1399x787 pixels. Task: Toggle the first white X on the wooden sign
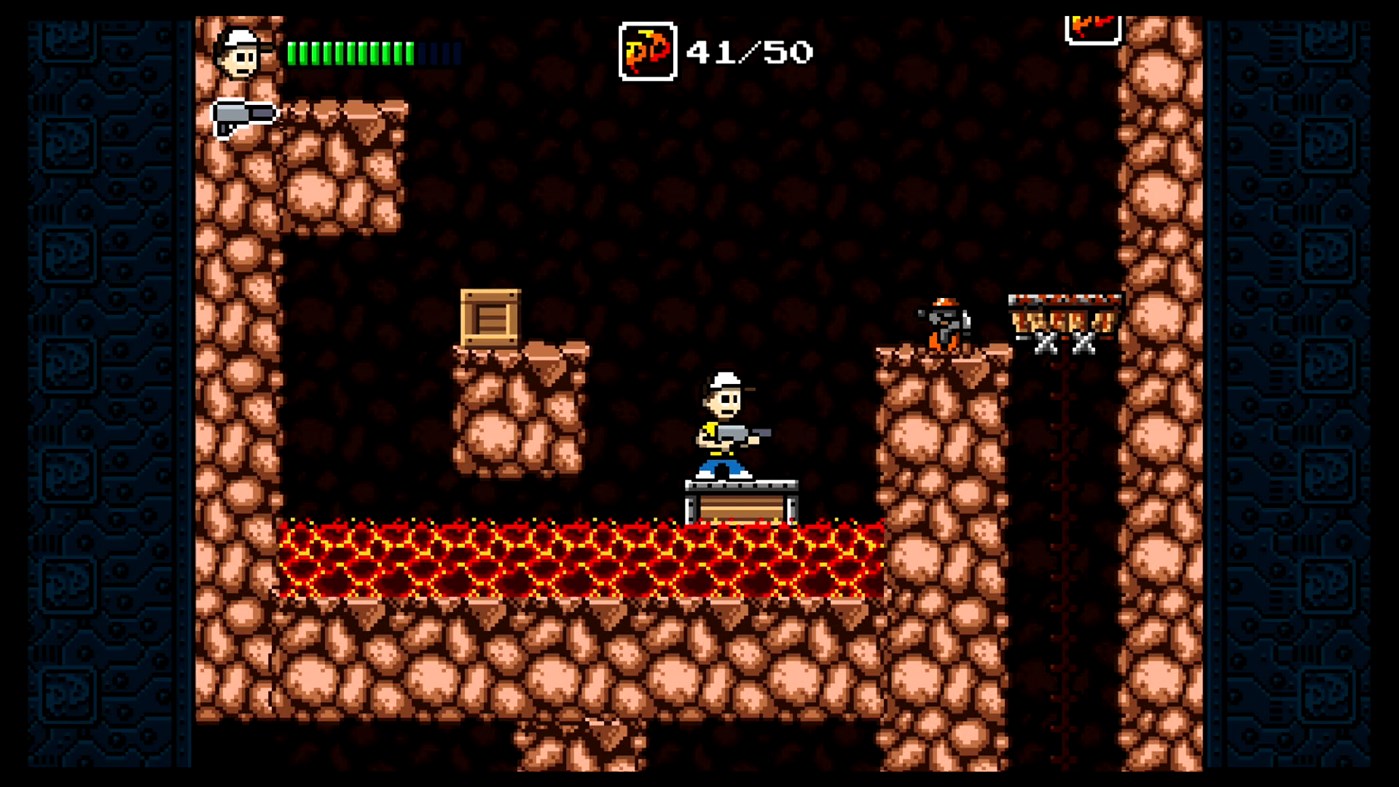(1044, 342)
